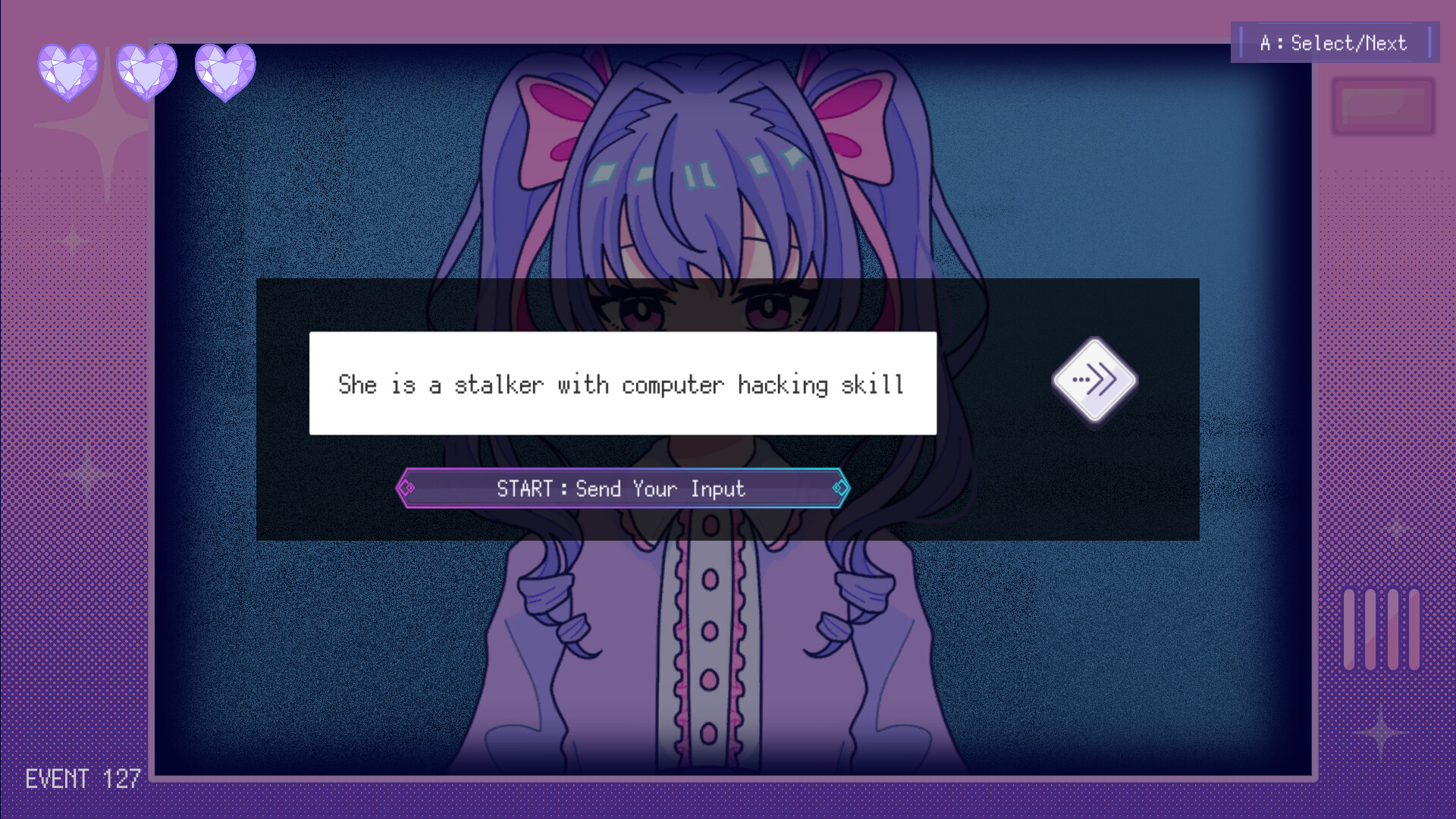Expand the dialogue box showing the stalker description
This screenshot has width=1456, height=819.
pos(622,383)
